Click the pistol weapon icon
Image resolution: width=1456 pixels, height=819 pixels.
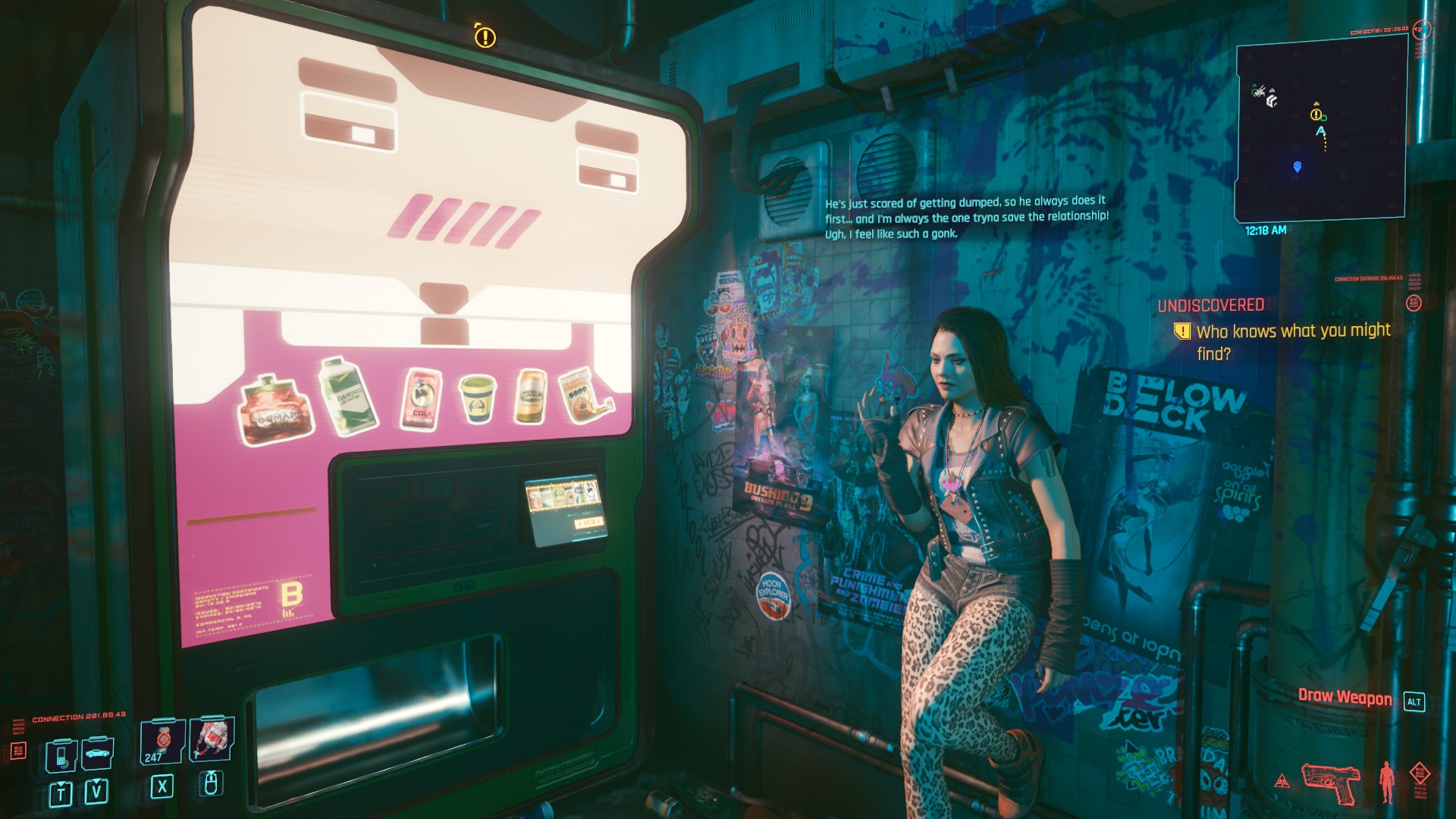coord(1329,781)
